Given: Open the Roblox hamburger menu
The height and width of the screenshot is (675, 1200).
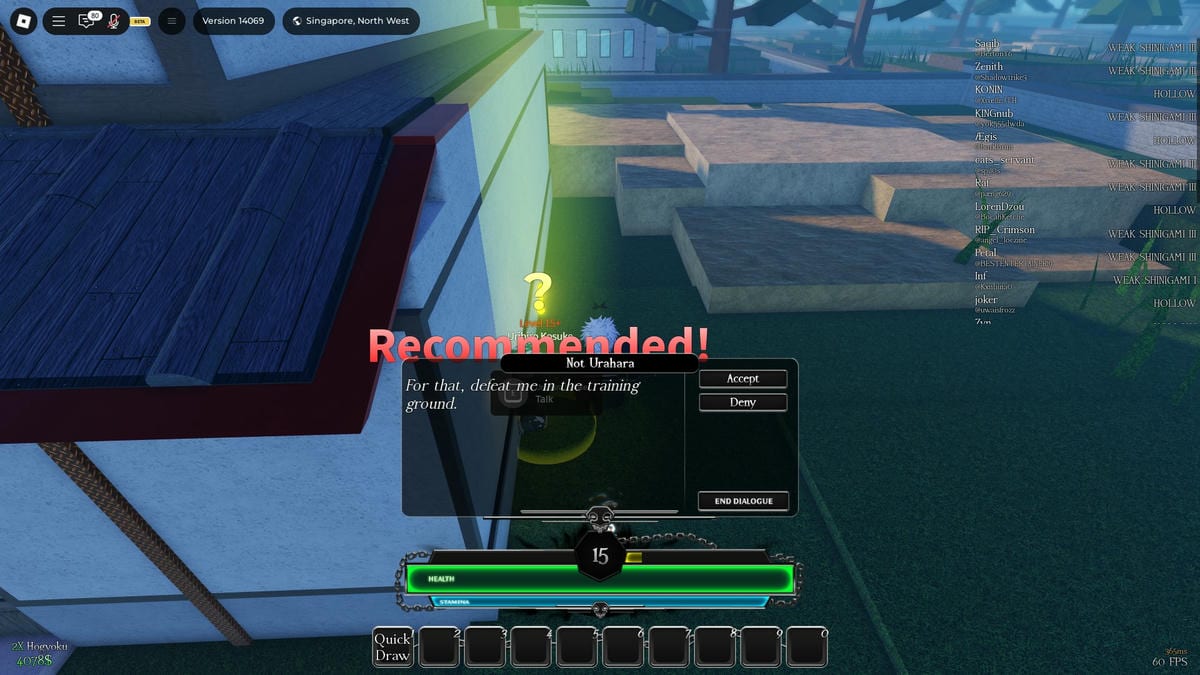Looking at the screenshot, I should (59, 21).
